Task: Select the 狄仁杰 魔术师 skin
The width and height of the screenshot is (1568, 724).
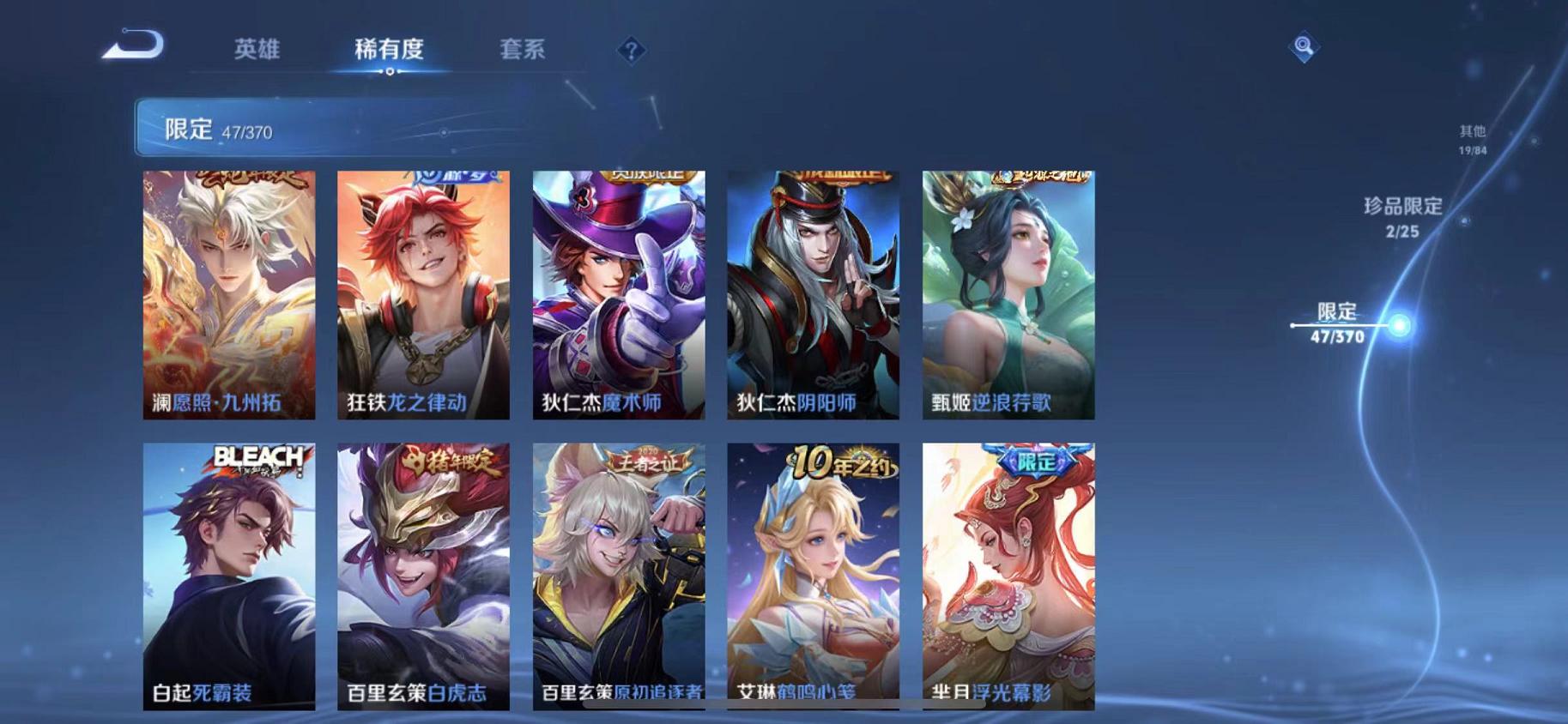Action: tap(620, 292)
